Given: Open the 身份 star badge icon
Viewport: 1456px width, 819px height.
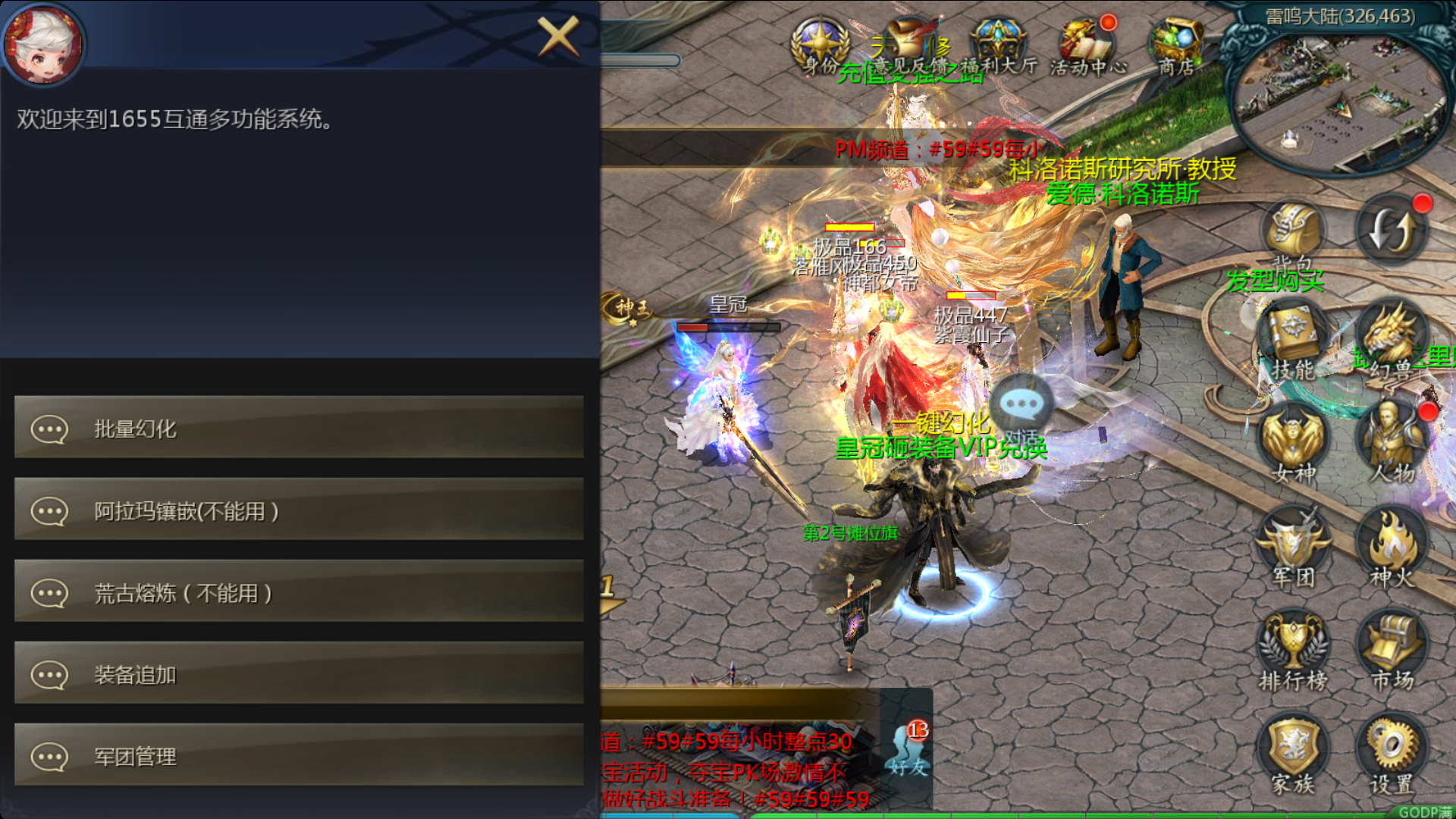Looking at the screenshot, I should click(820, 45).
